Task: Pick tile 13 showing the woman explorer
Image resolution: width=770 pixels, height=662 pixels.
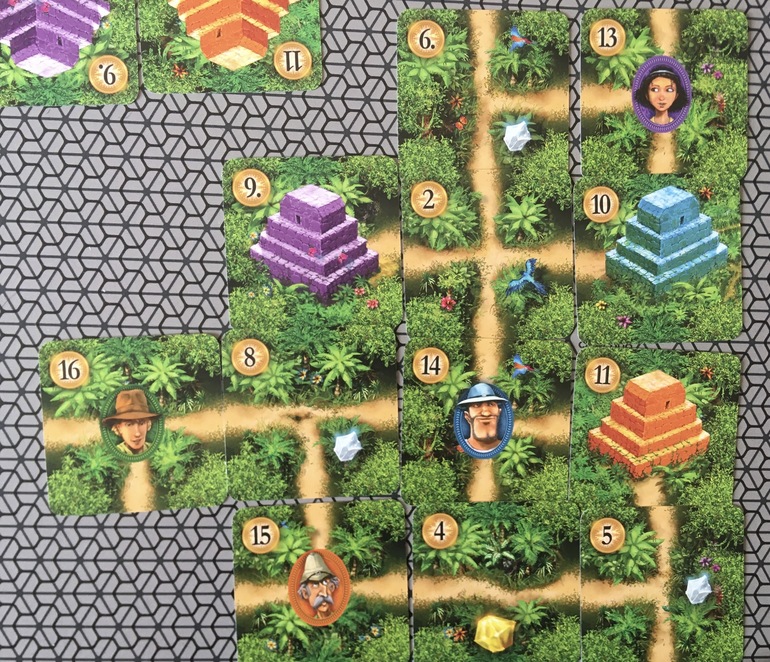Action: pyautogui.click(x=663, y=92)
